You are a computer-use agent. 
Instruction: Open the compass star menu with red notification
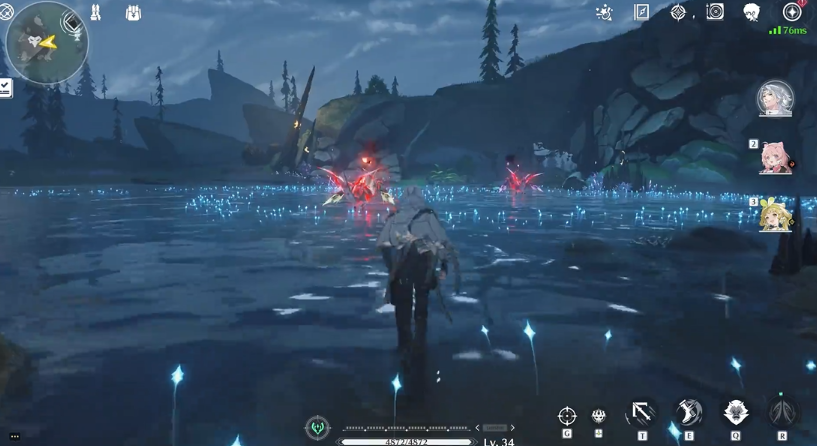tap(792, 12)
